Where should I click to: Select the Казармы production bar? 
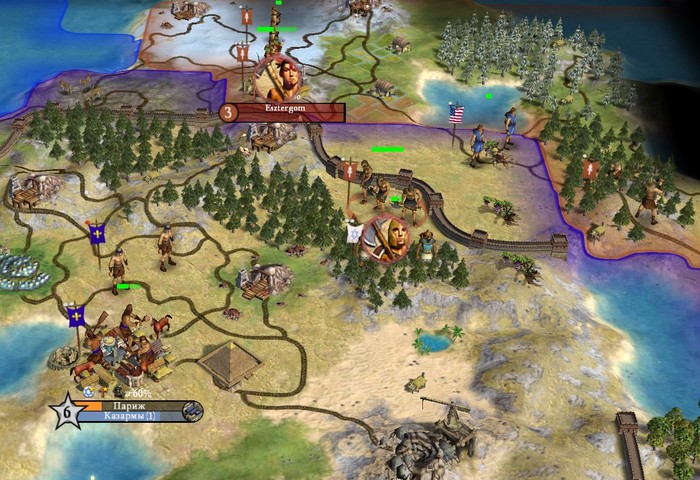pyautogui.click(x=128, y=416)
